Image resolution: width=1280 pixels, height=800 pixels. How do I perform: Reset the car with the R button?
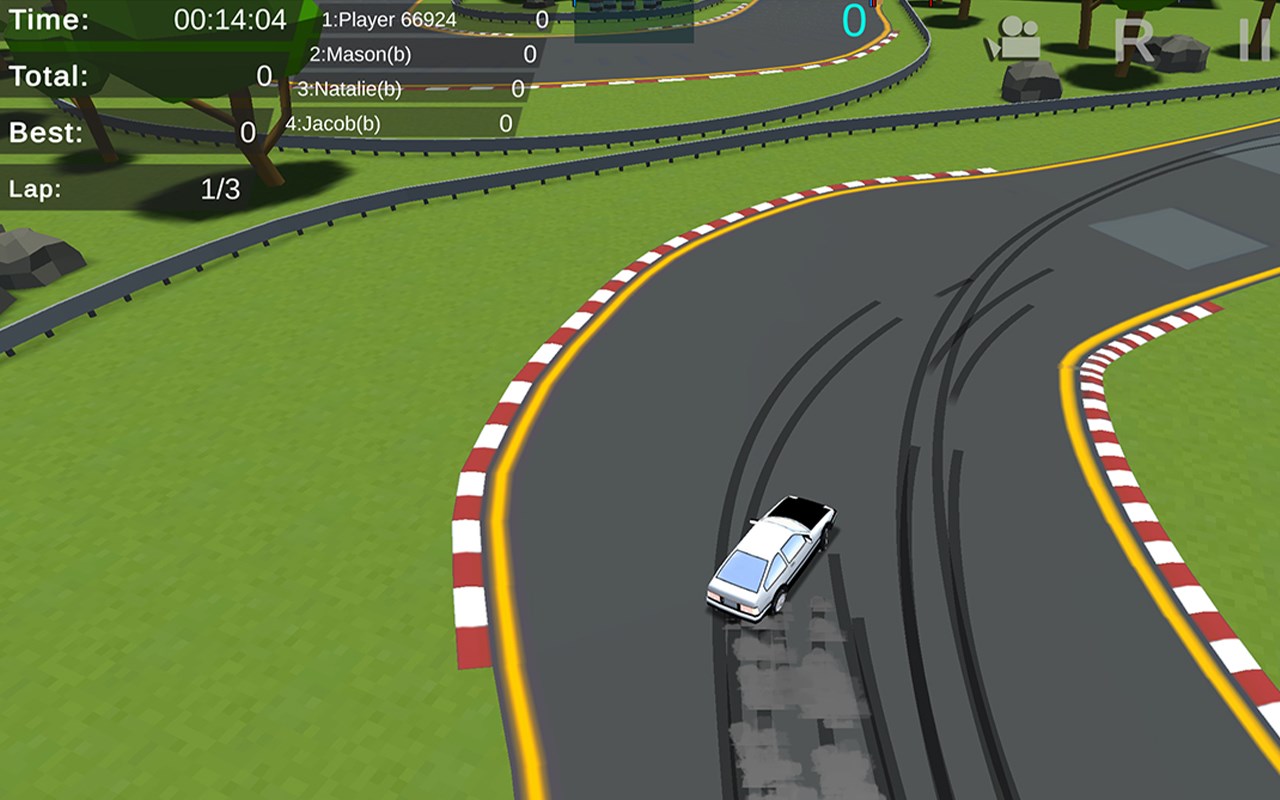pyautogui.click(x=1134, y=41)
